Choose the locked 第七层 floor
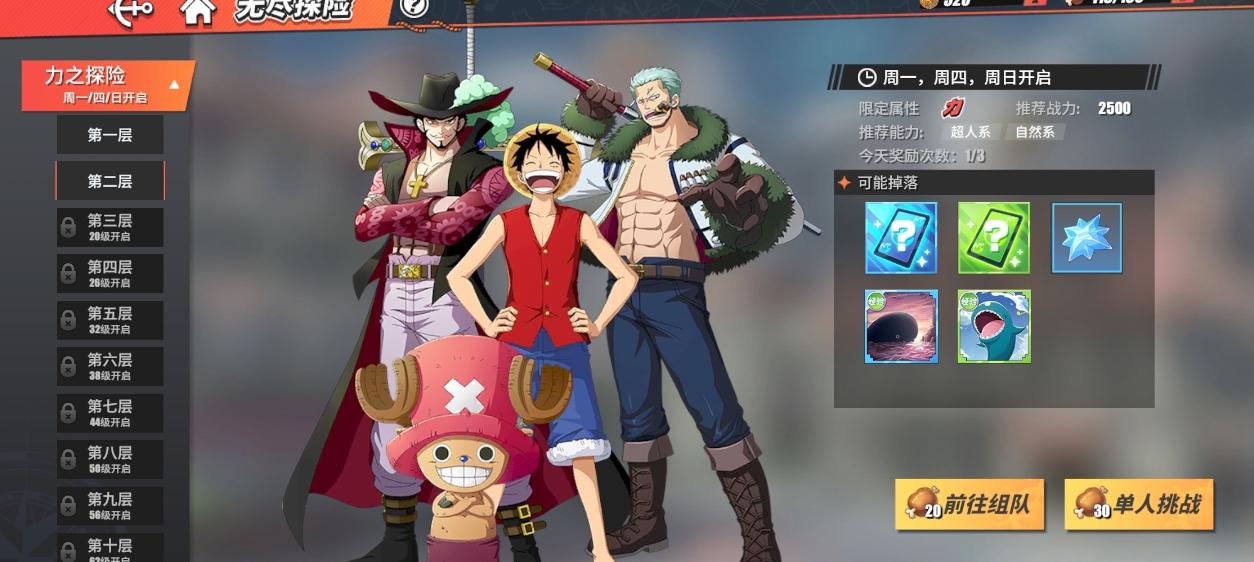 pyautogui.click(x=110, y=412)
